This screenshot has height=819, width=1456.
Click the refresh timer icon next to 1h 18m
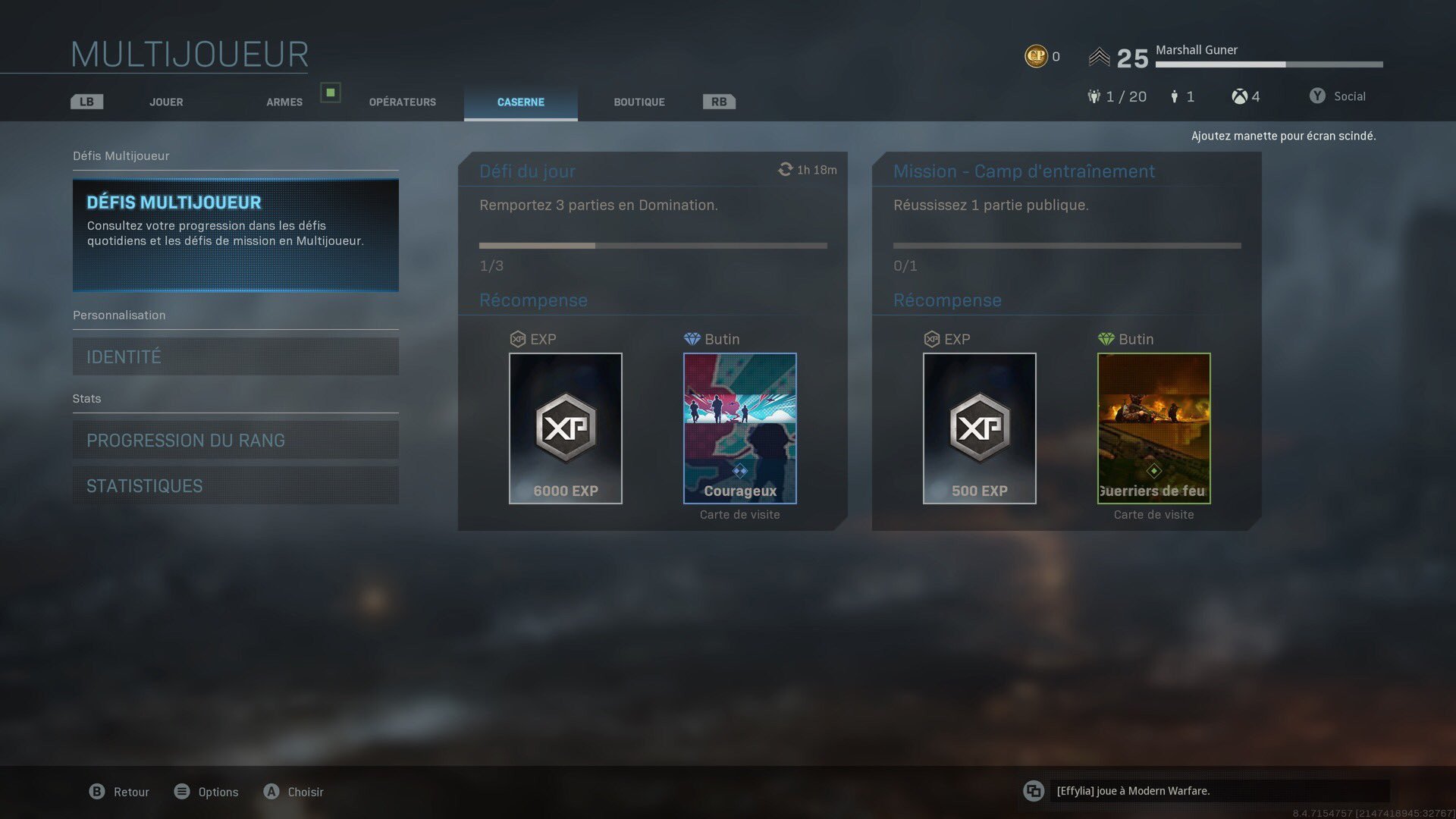click(x=785, y=169)
